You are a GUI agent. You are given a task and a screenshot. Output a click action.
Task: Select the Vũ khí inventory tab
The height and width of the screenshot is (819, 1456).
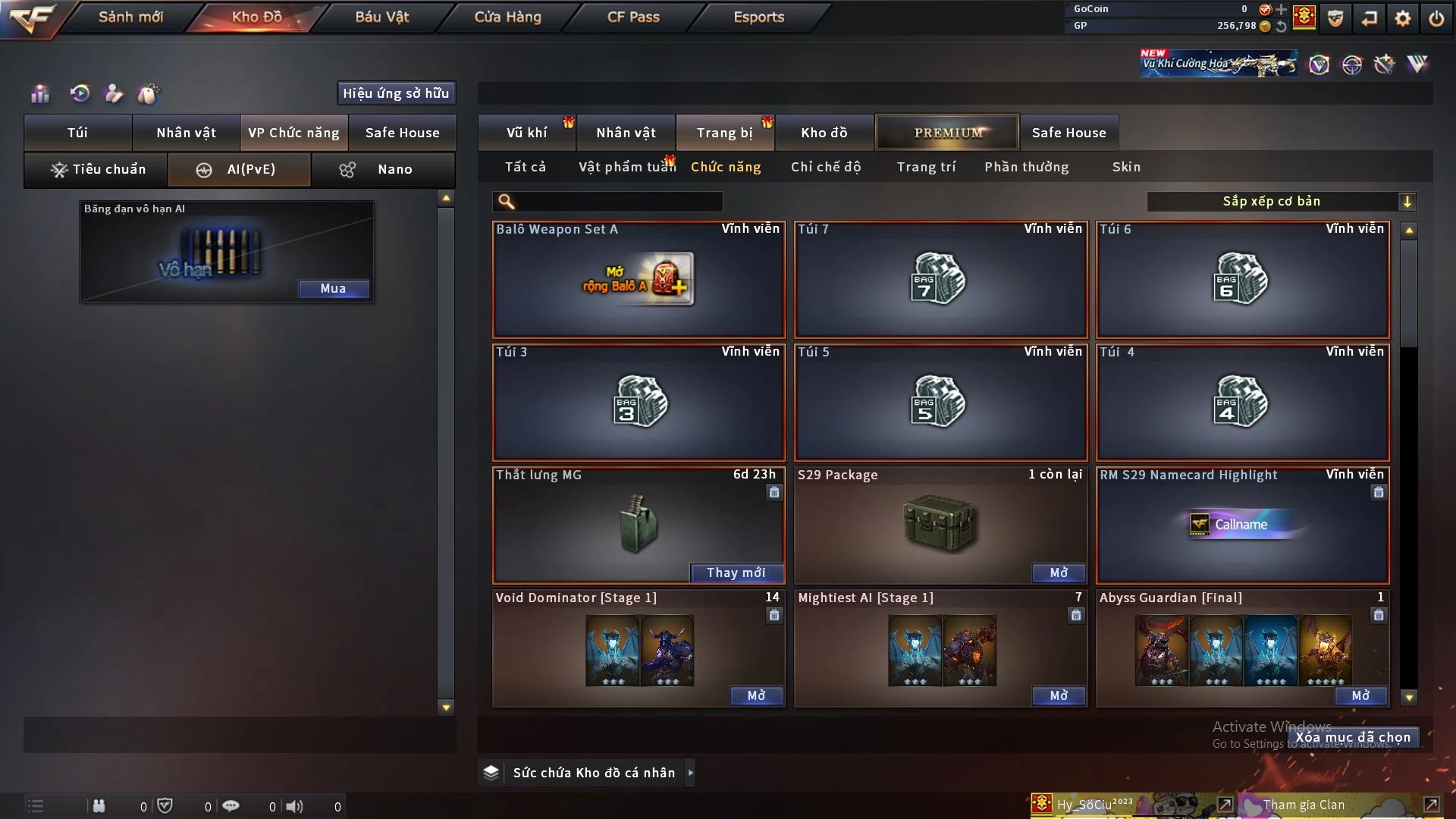(526, 133)
